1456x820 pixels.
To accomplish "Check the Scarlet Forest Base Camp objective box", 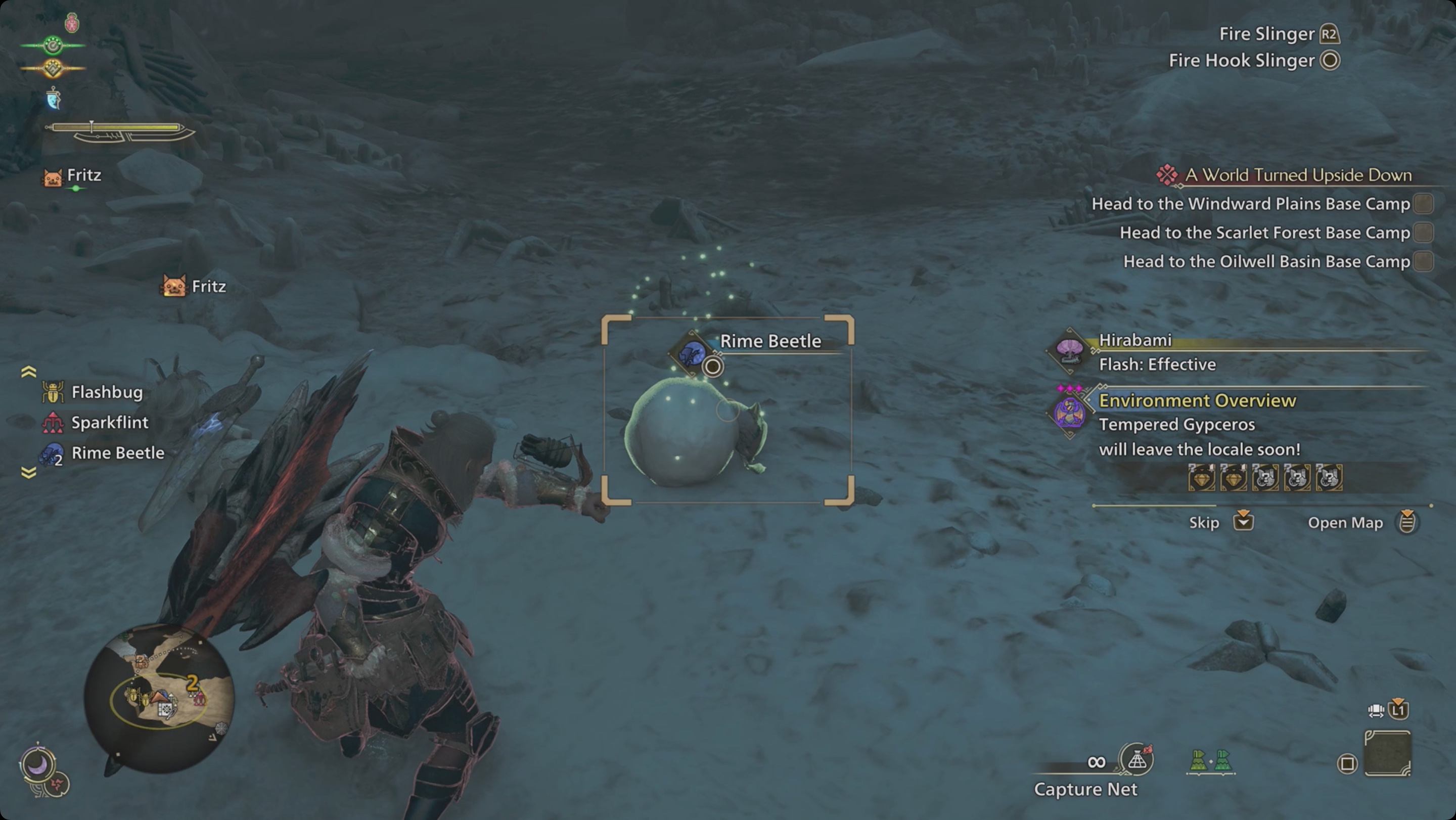I will [1423, 233].
